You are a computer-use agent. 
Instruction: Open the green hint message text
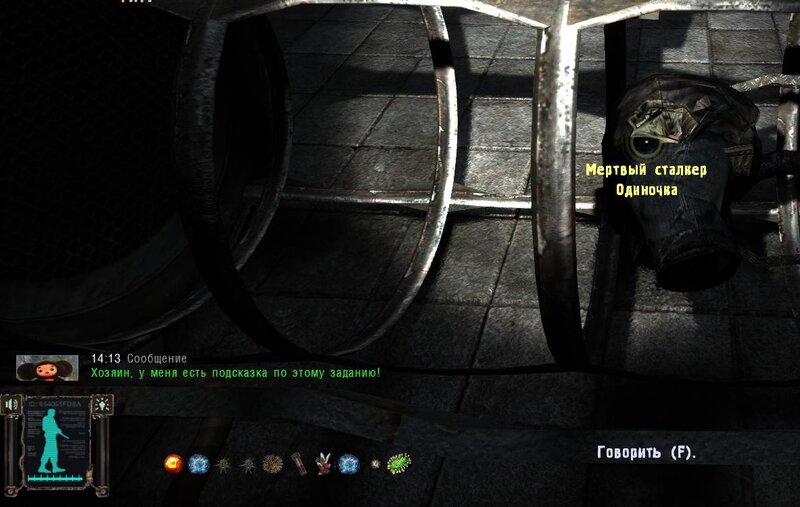[235, 373]
